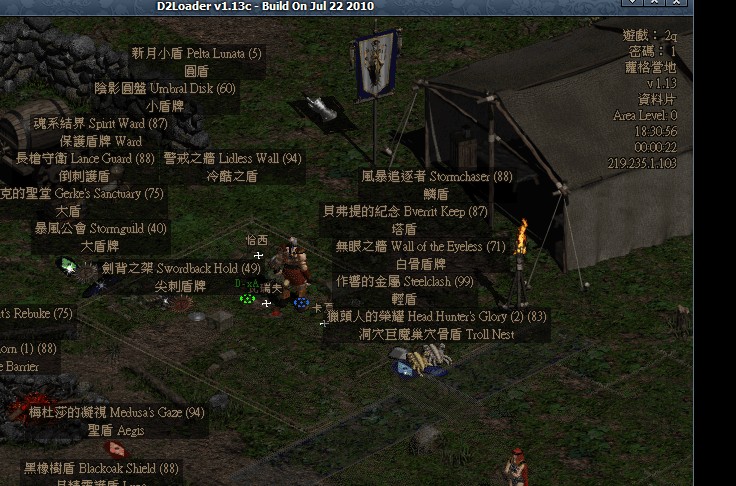The image size is (736, 486).
Task: Select the Gerke's Sanctuary item label
Action: click(x=82, y=193)
